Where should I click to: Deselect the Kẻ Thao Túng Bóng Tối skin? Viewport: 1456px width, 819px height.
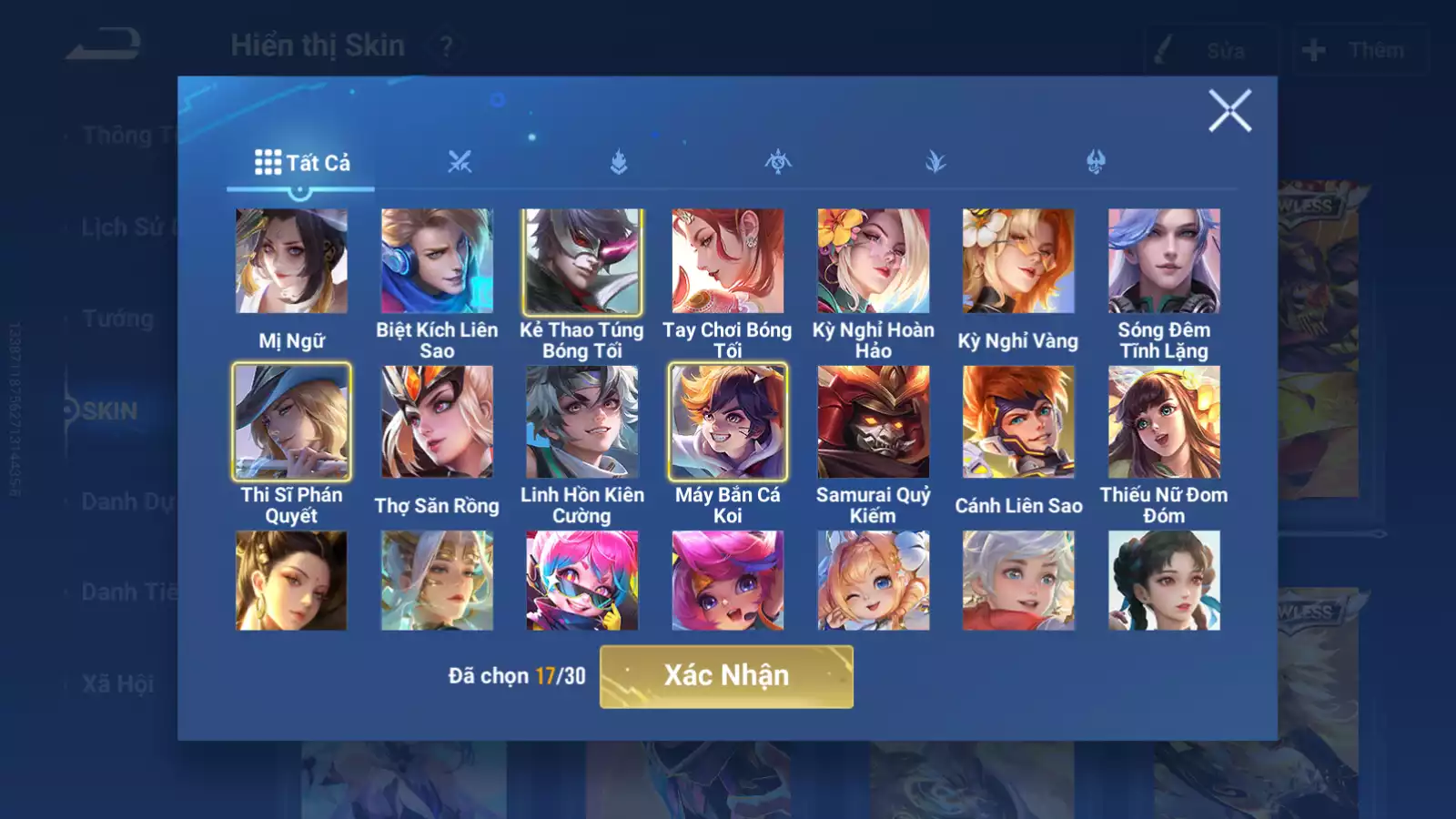pyautogui.click(x=582, y=261)
